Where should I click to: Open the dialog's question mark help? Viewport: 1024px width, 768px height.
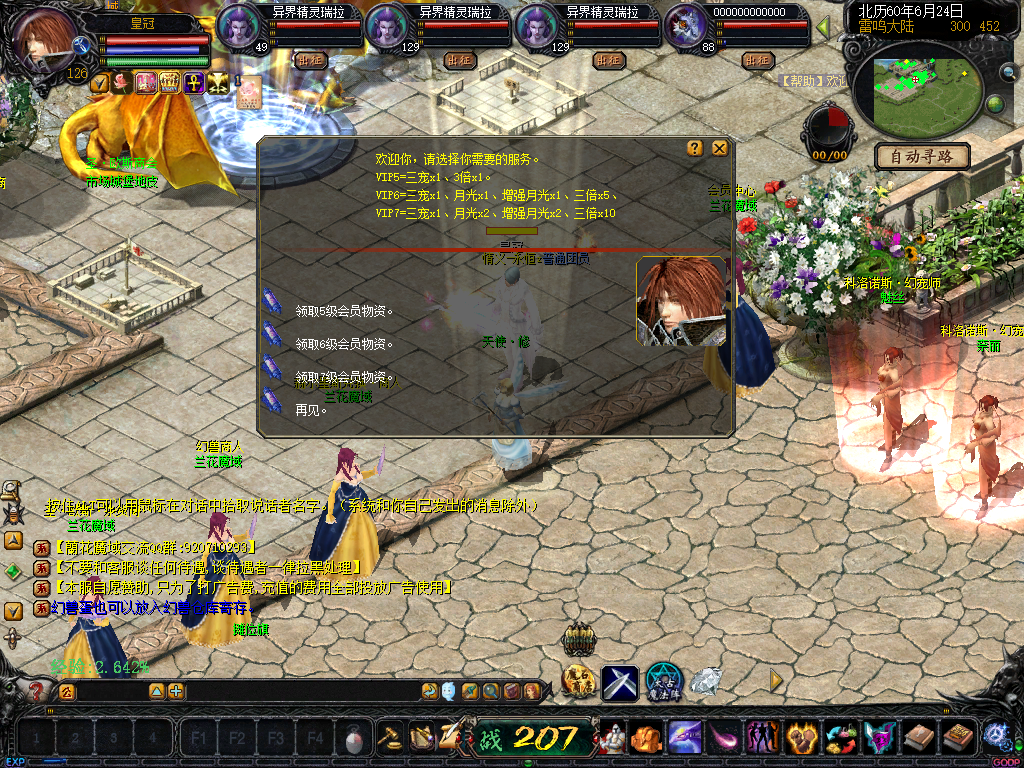[x=695, y=148]
